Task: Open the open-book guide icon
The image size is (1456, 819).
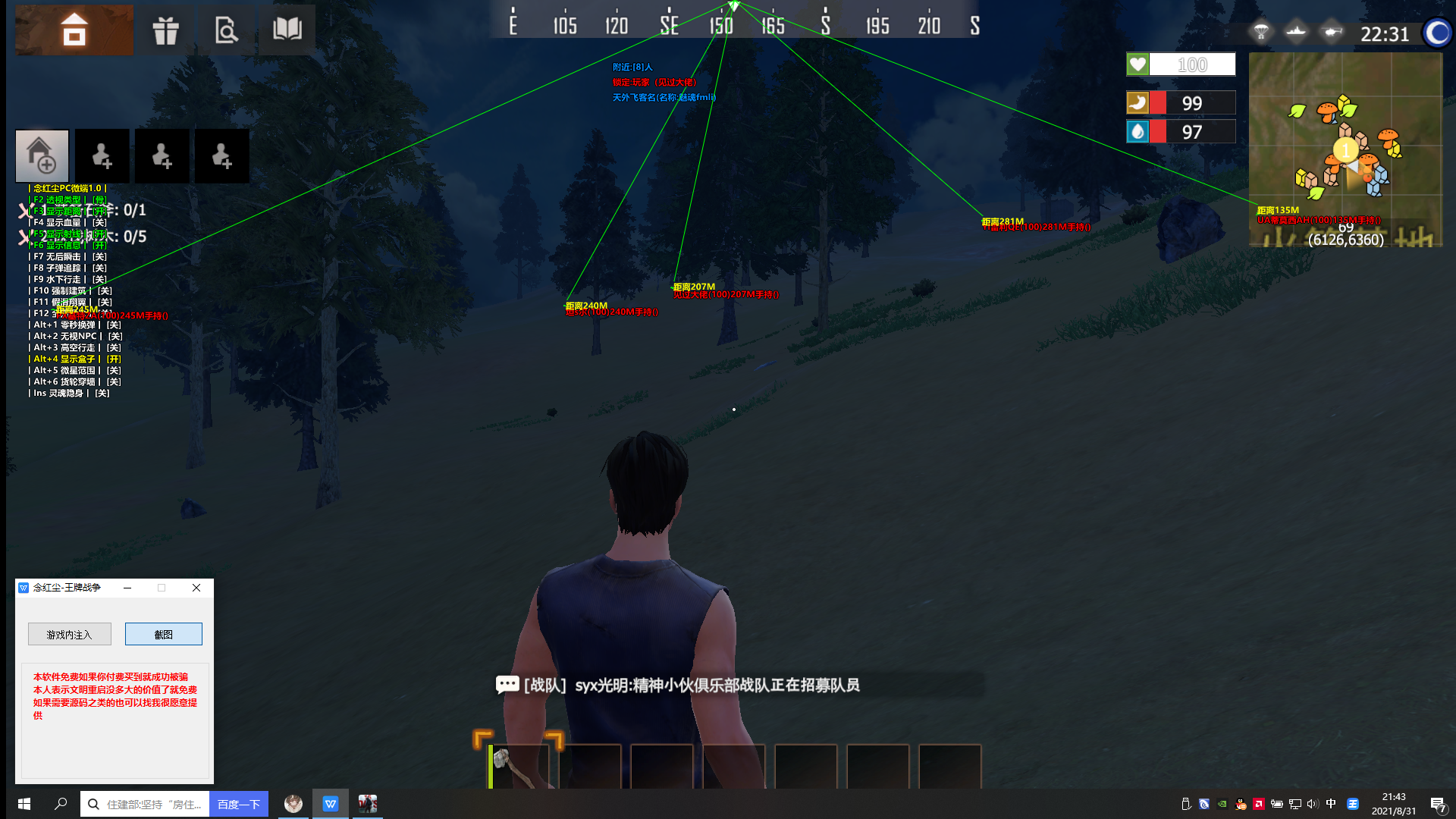Action: click(x=287, y=30)
